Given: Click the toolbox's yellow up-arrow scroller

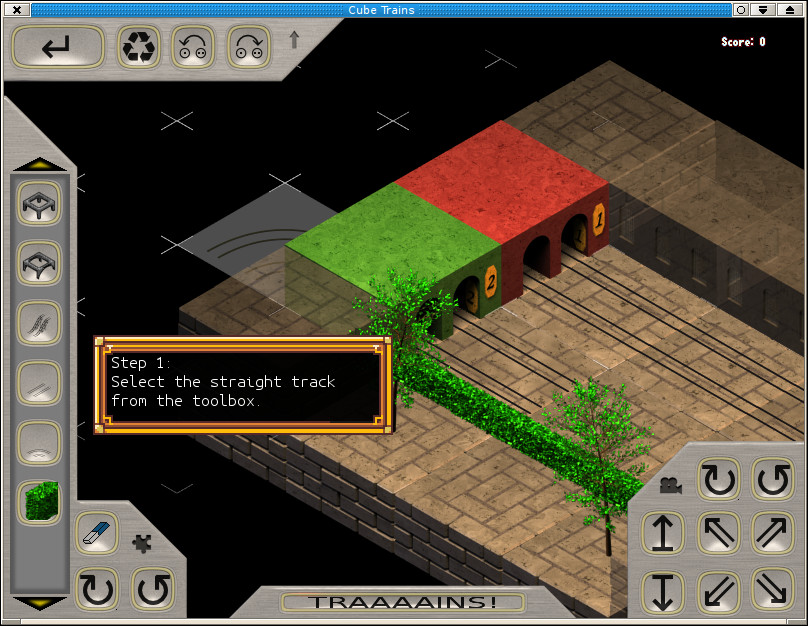Looking at the screenshot, I should point(39,164).
